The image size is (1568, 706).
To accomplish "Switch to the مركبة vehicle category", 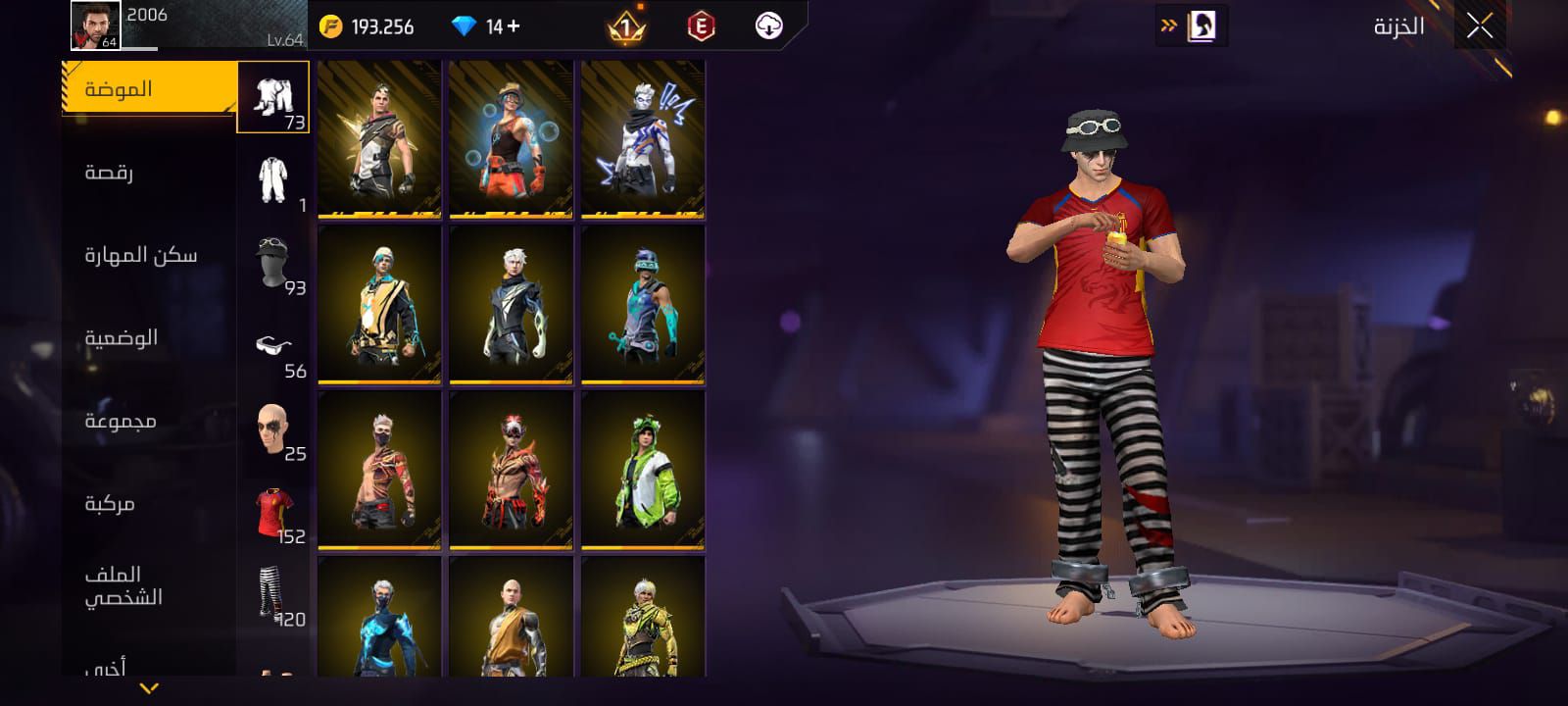I will coord(149,504).
